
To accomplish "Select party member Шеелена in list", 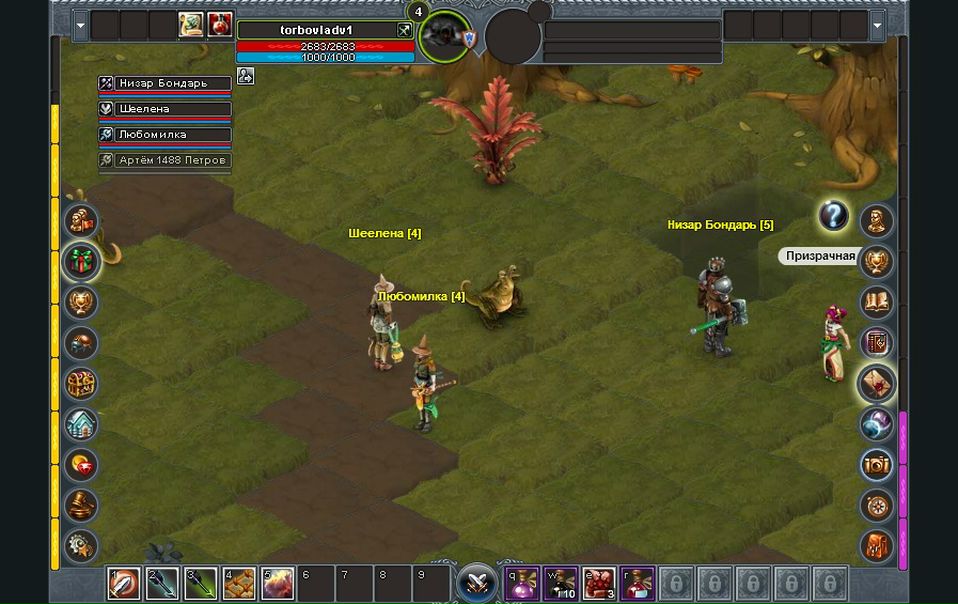I will (165, 109).
